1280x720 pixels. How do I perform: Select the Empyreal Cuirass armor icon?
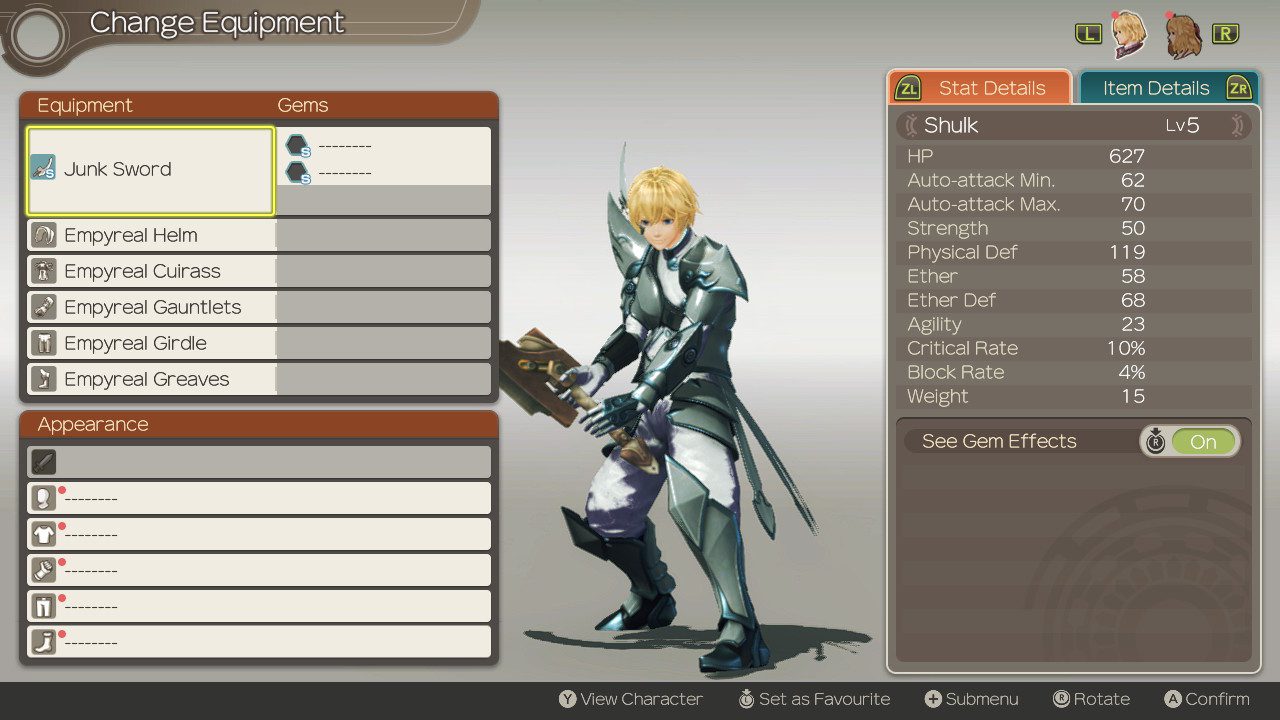[x=41, y=271]
